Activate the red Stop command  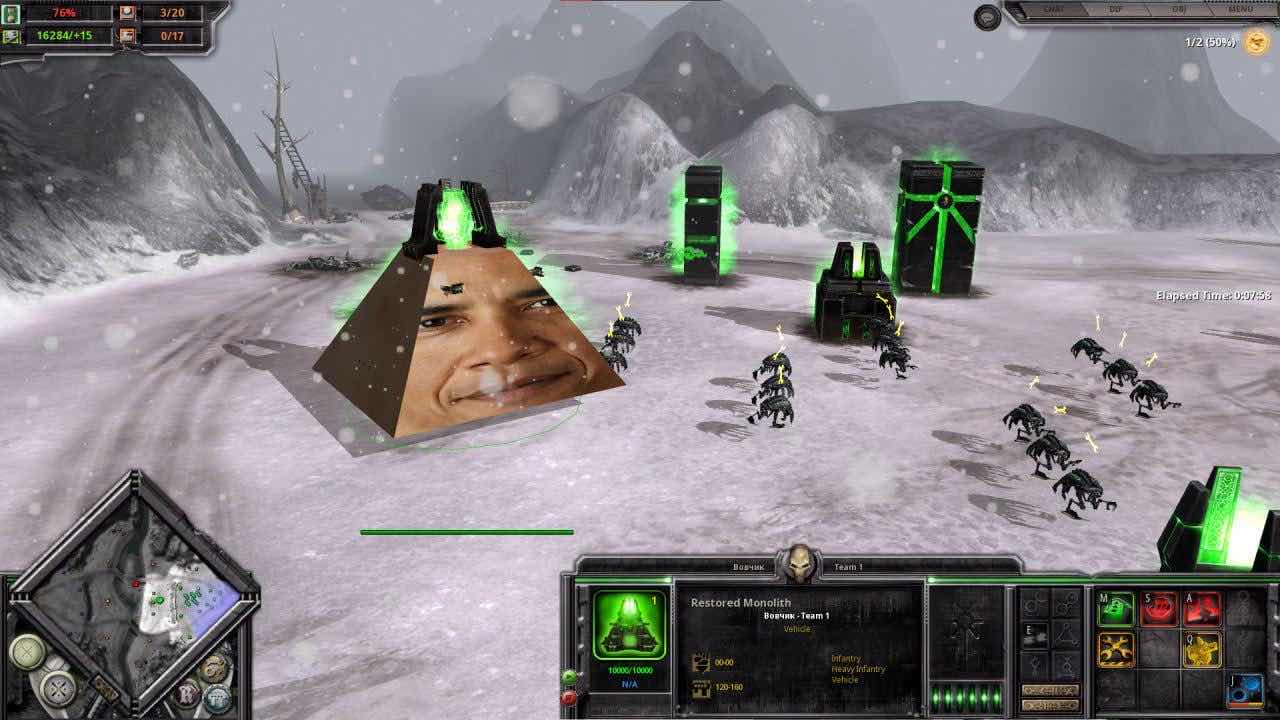point(1159,608)
